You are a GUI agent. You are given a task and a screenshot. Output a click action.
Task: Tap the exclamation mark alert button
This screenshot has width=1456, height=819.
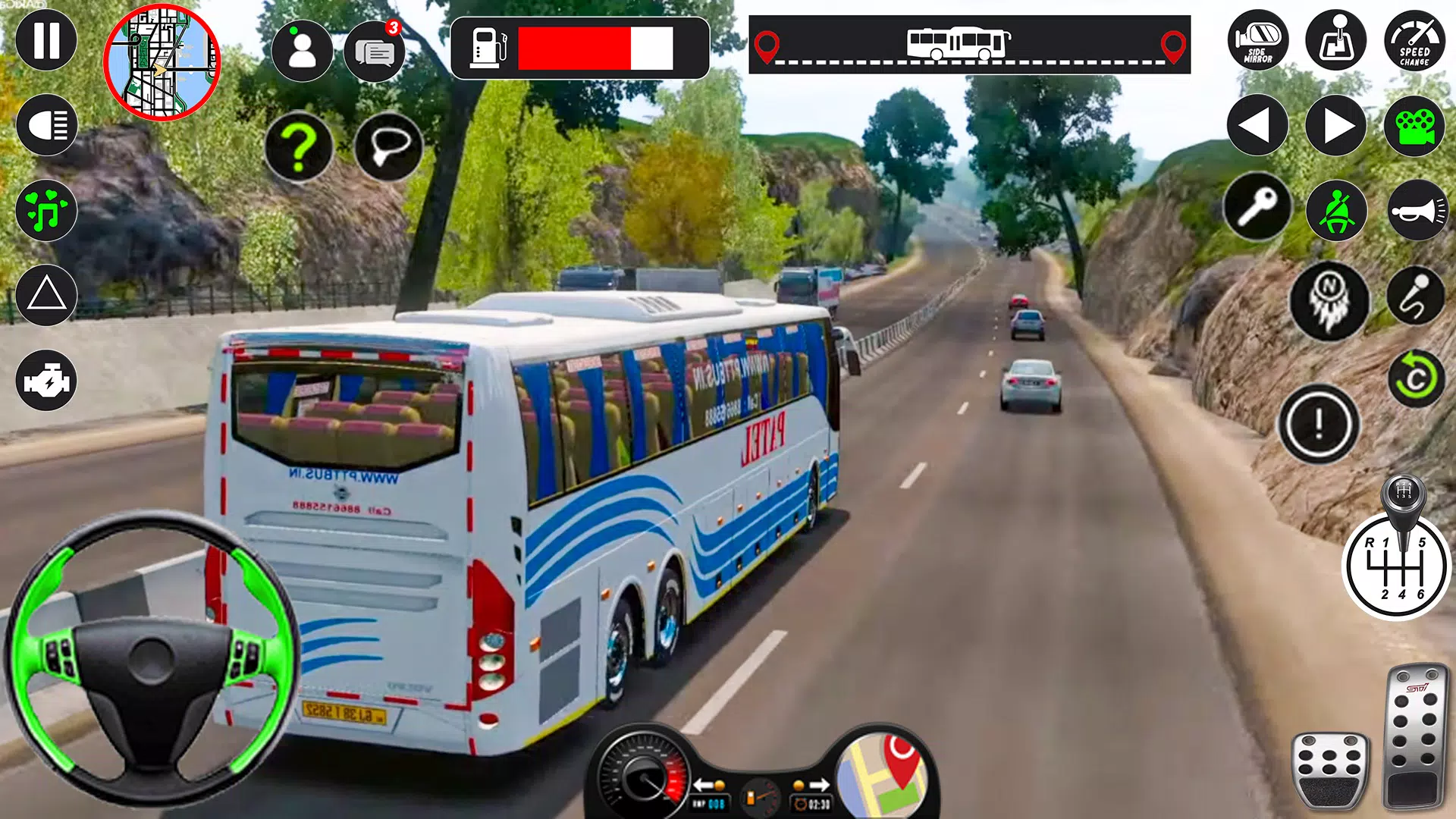click(x=1319, y=424)
